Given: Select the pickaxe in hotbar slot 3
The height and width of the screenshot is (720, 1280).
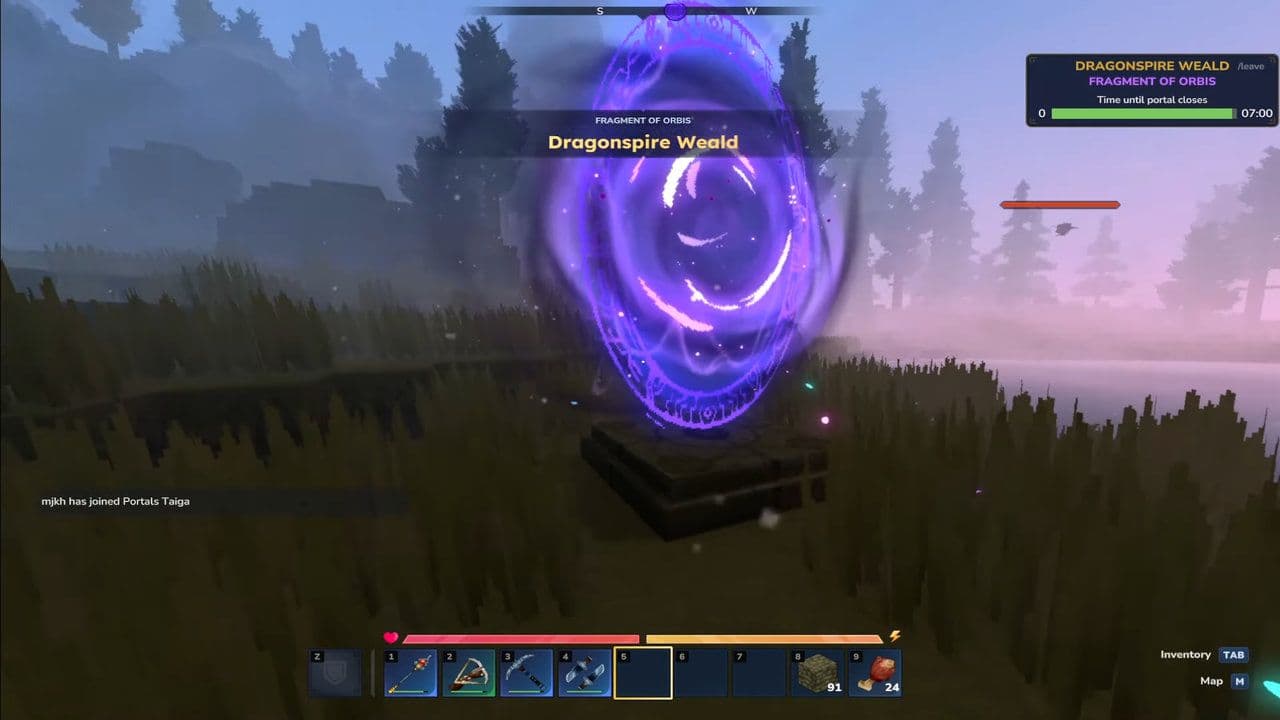Looking at the screenshot, I should point(526,672).
